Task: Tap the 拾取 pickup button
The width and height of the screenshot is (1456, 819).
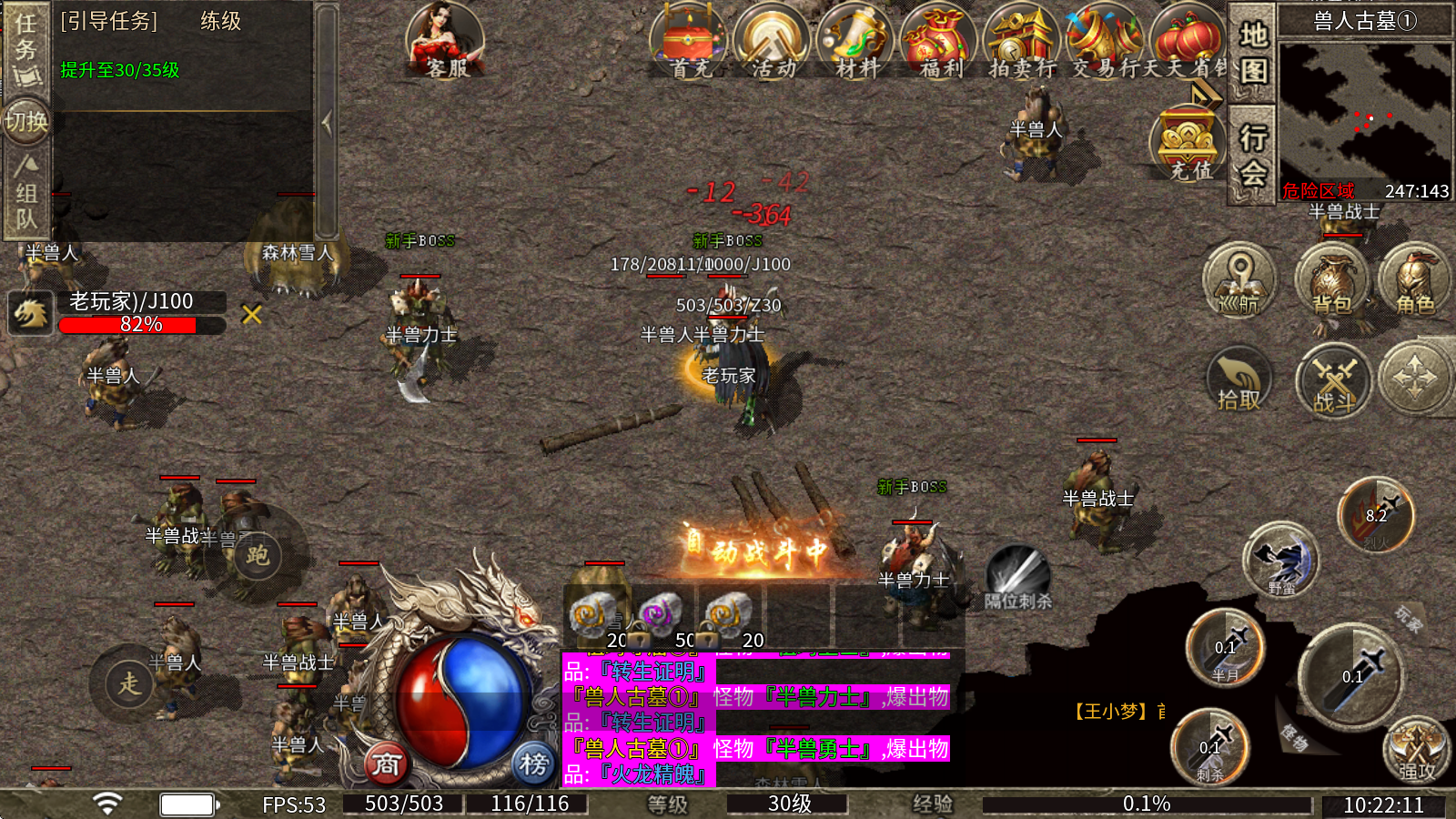Action: (1239, 379)
